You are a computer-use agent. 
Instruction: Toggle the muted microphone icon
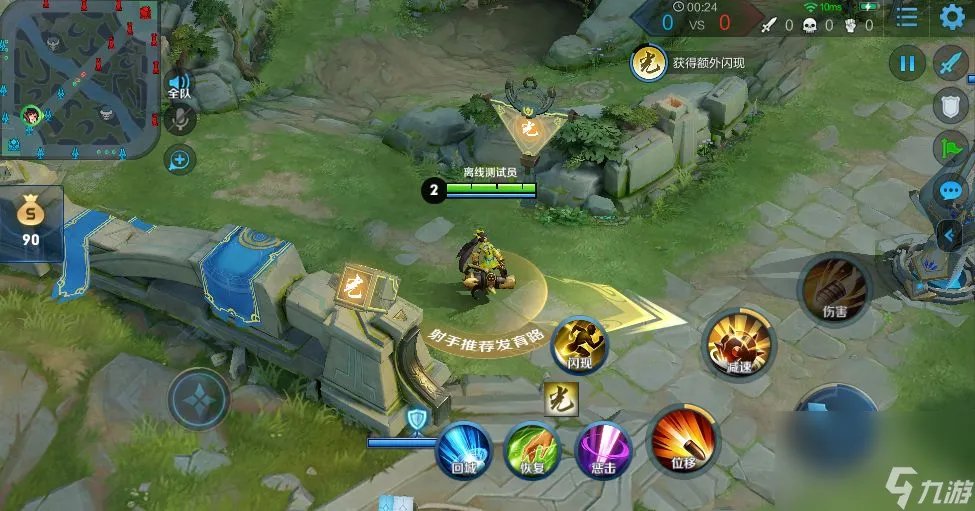coord(181,120)
